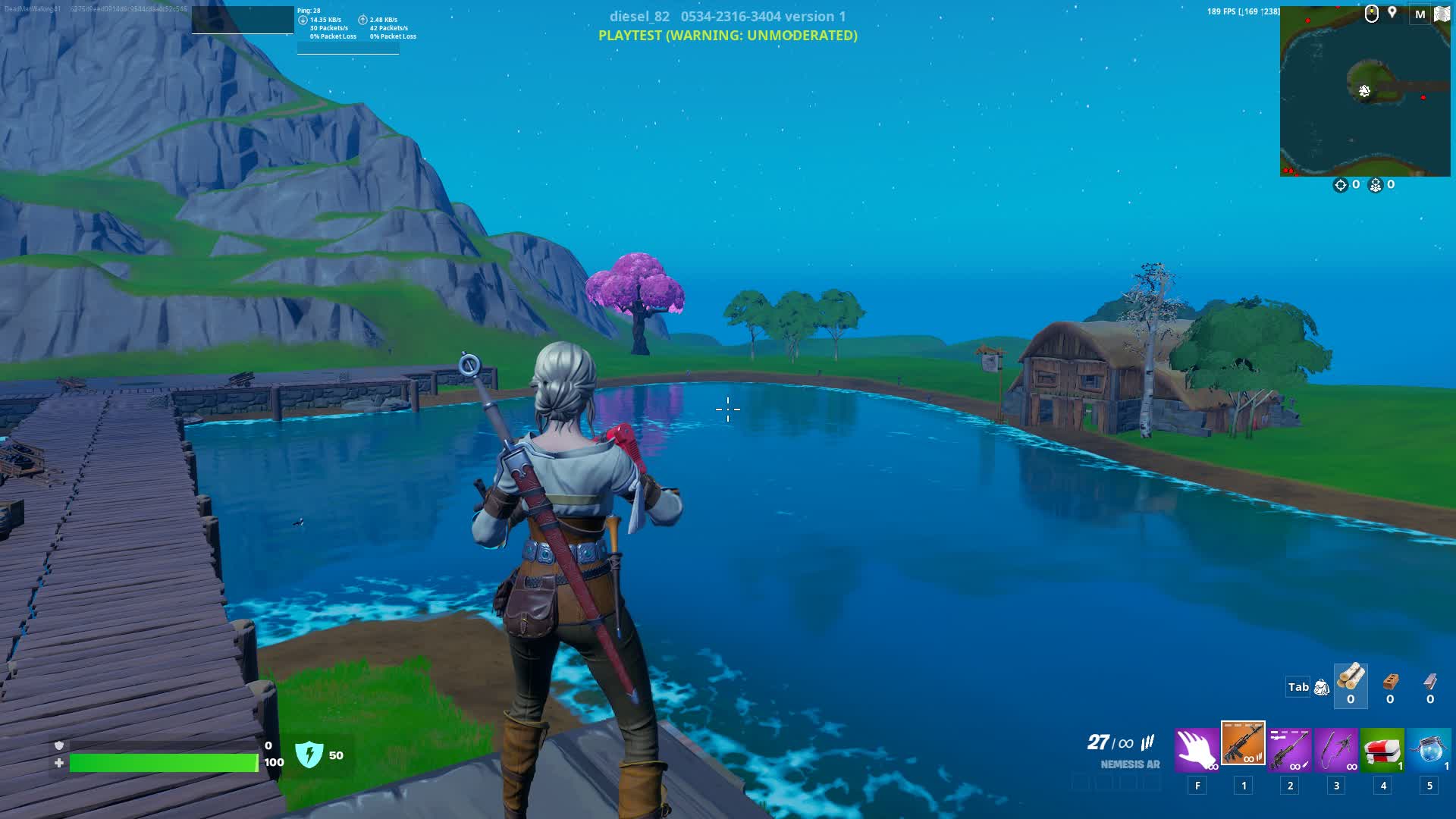
Task: Select the glove hand slot in hotbar
Action: click(x=1197, y=749)
